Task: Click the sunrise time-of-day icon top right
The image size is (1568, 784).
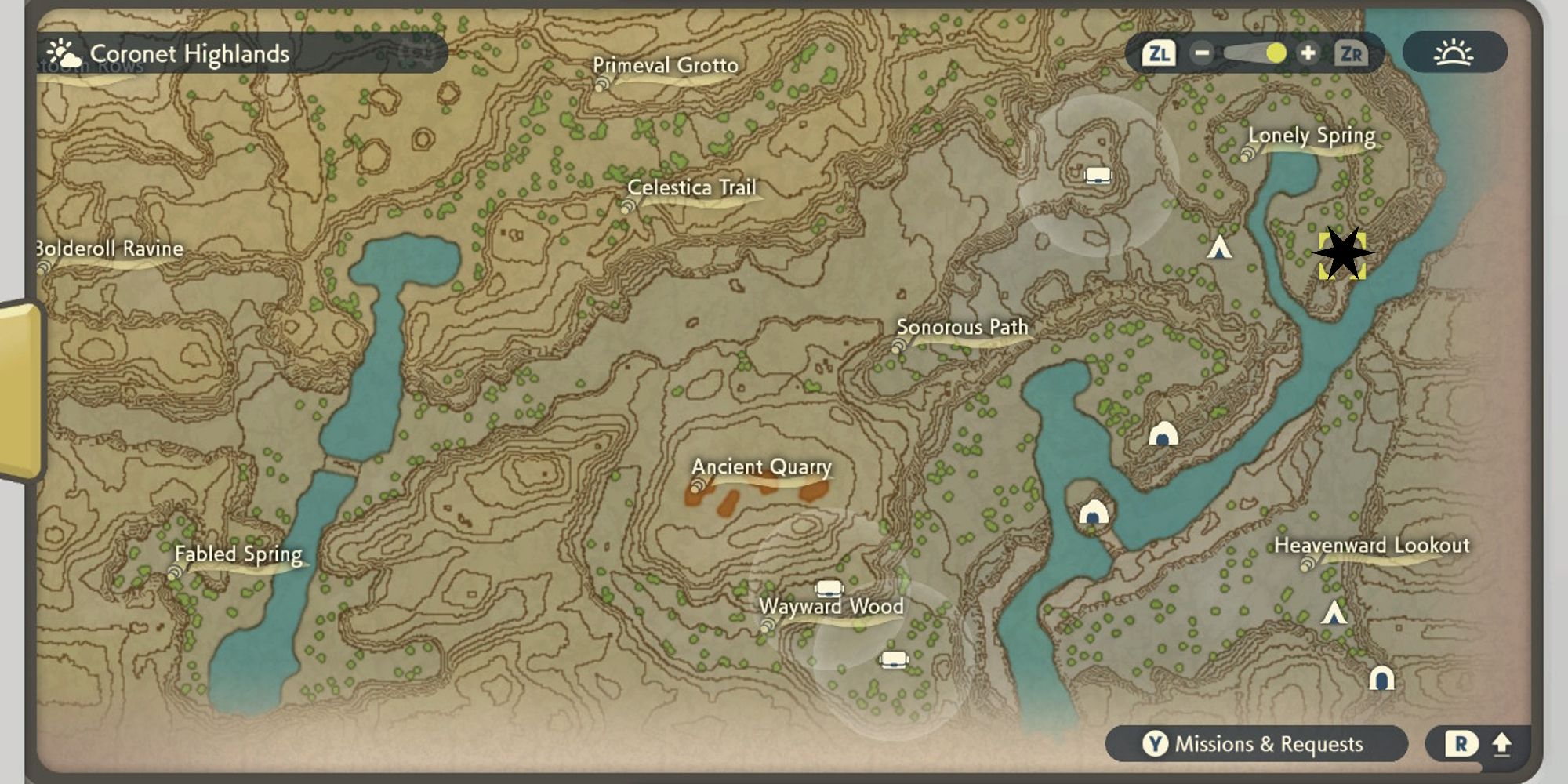Action: pyautogui.click(x=1454, y=53)
